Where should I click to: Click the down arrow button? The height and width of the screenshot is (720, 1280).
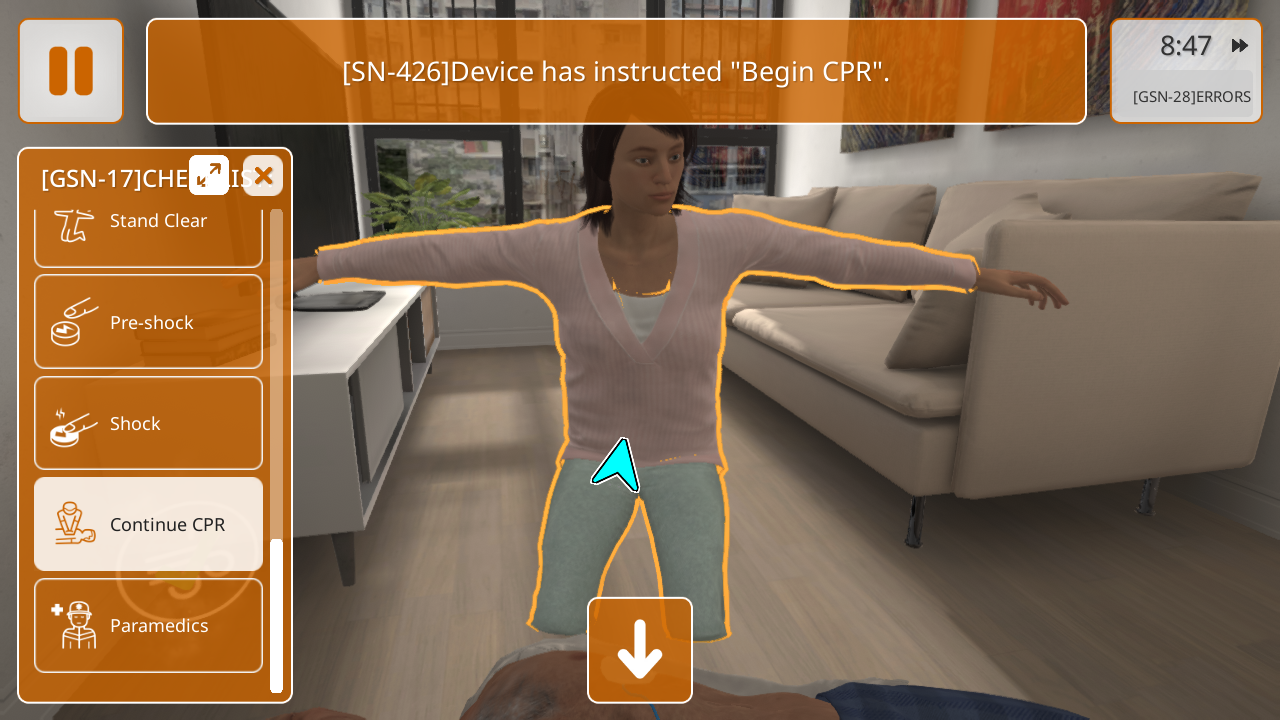click(640, 650)
